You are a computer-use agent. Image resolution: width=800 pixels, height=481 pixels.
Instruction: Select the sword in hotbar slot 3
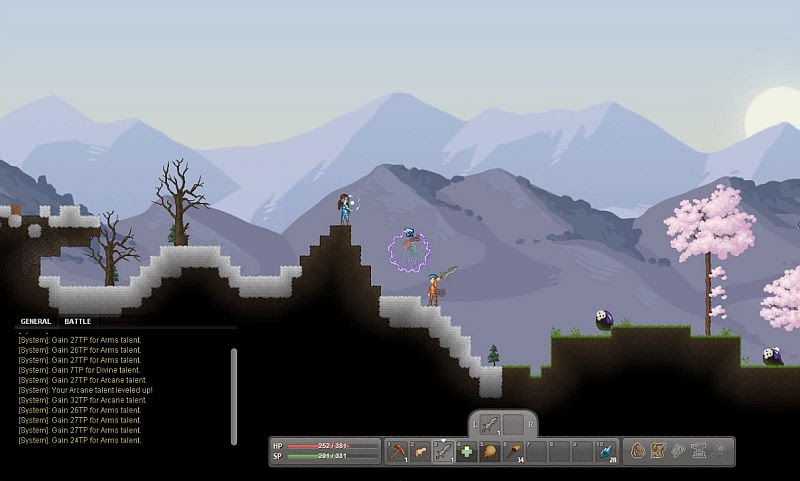(x=444, y=452)
